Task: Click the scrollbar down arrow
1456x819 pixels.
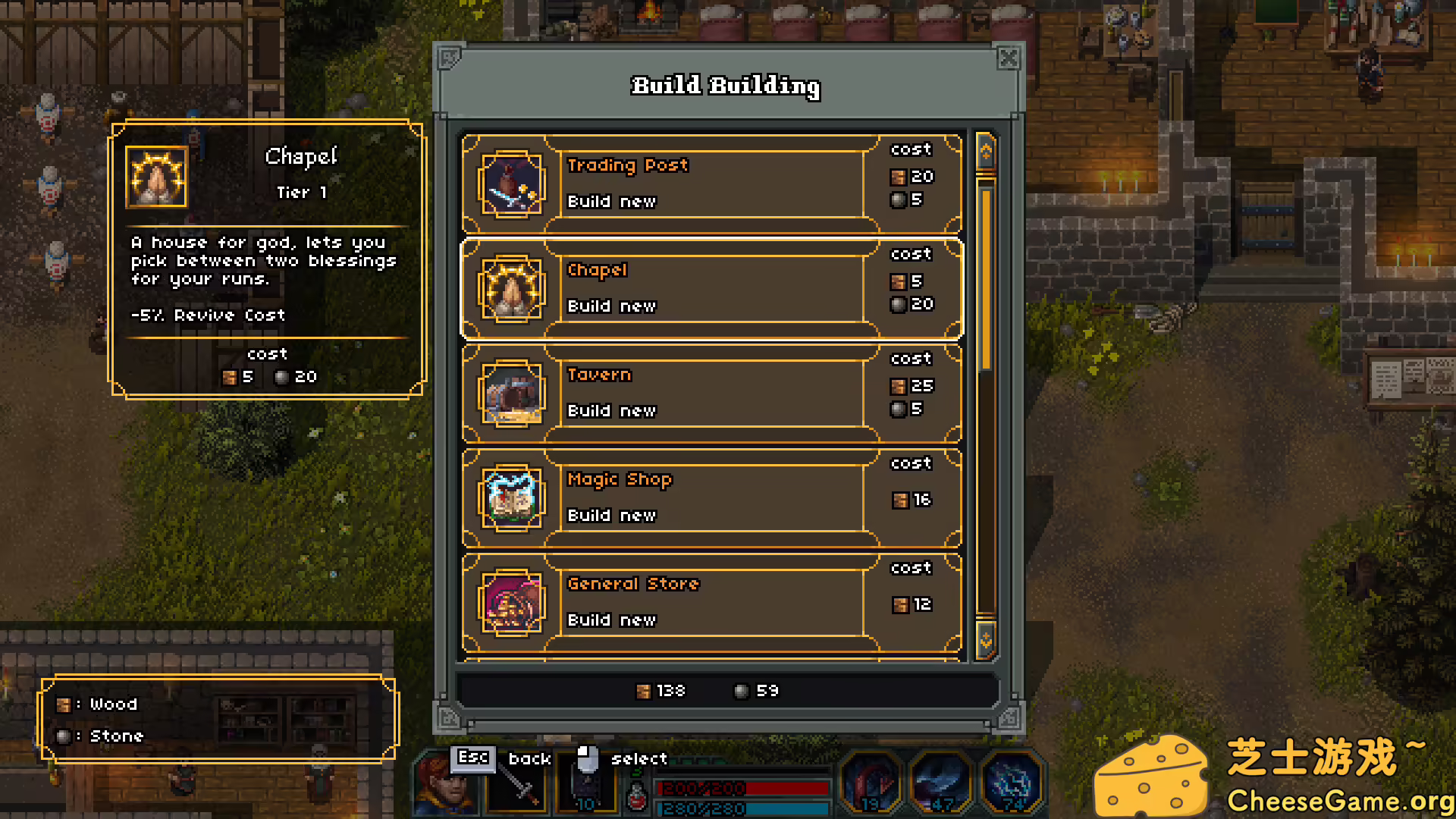Action: click(x=985, y=639)
